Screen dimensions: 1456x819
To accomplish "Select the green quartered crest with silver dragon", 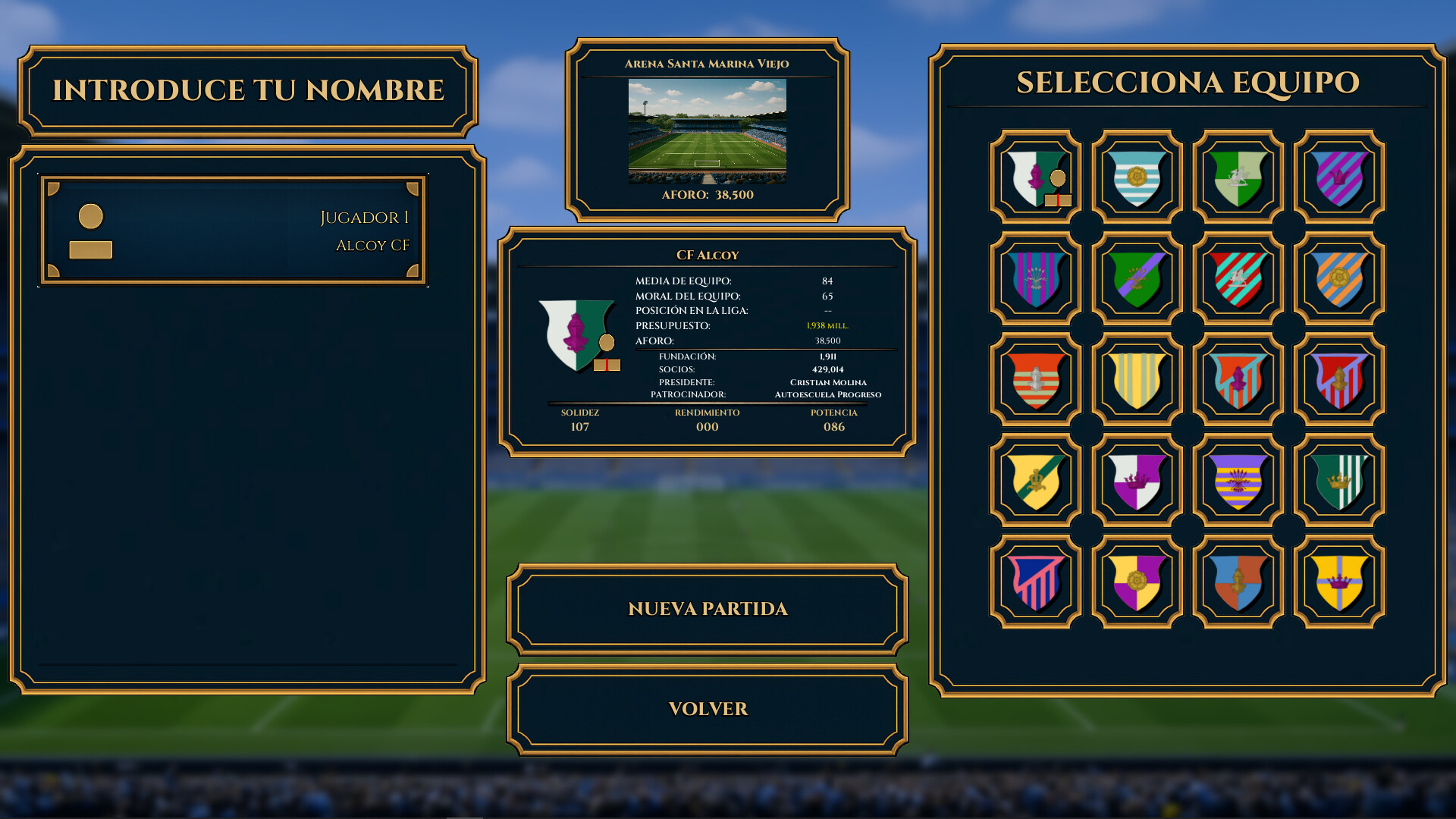I will point(1236,176).
